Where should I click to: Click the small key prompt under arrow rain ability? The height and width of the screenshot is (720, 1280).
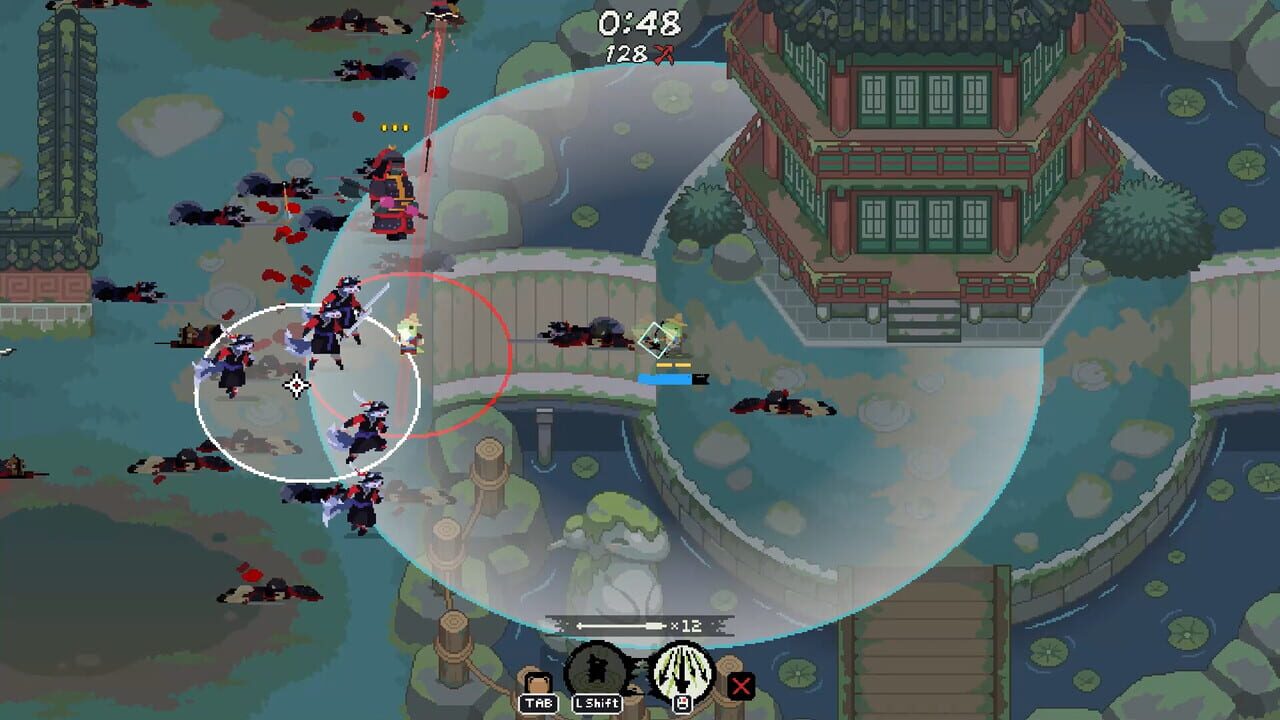click(x=684, y=703)
